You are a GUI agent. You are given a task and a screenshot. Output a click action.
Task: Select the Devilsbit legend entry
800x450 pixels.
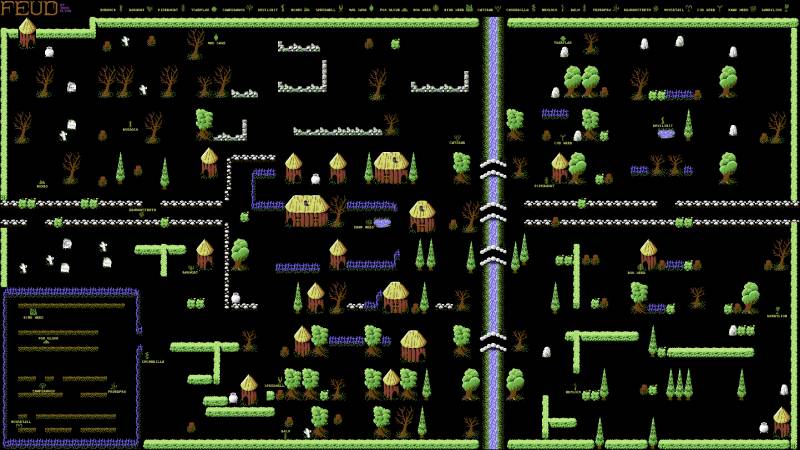point(267,10)
